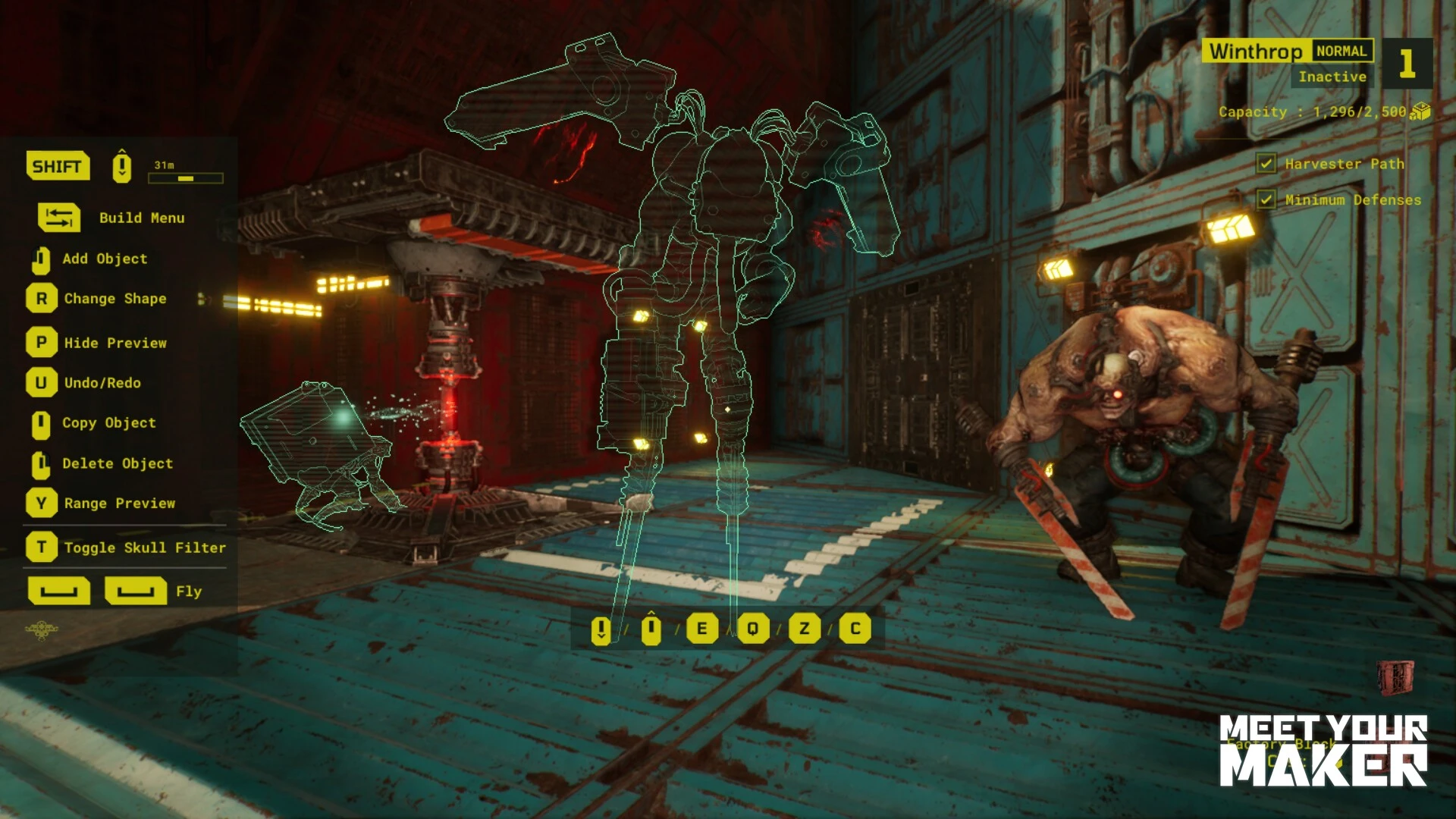The height and width of the screenshot is (819, 1456).
Task: Open the Build Menu entry
Action: click(141, 218)
